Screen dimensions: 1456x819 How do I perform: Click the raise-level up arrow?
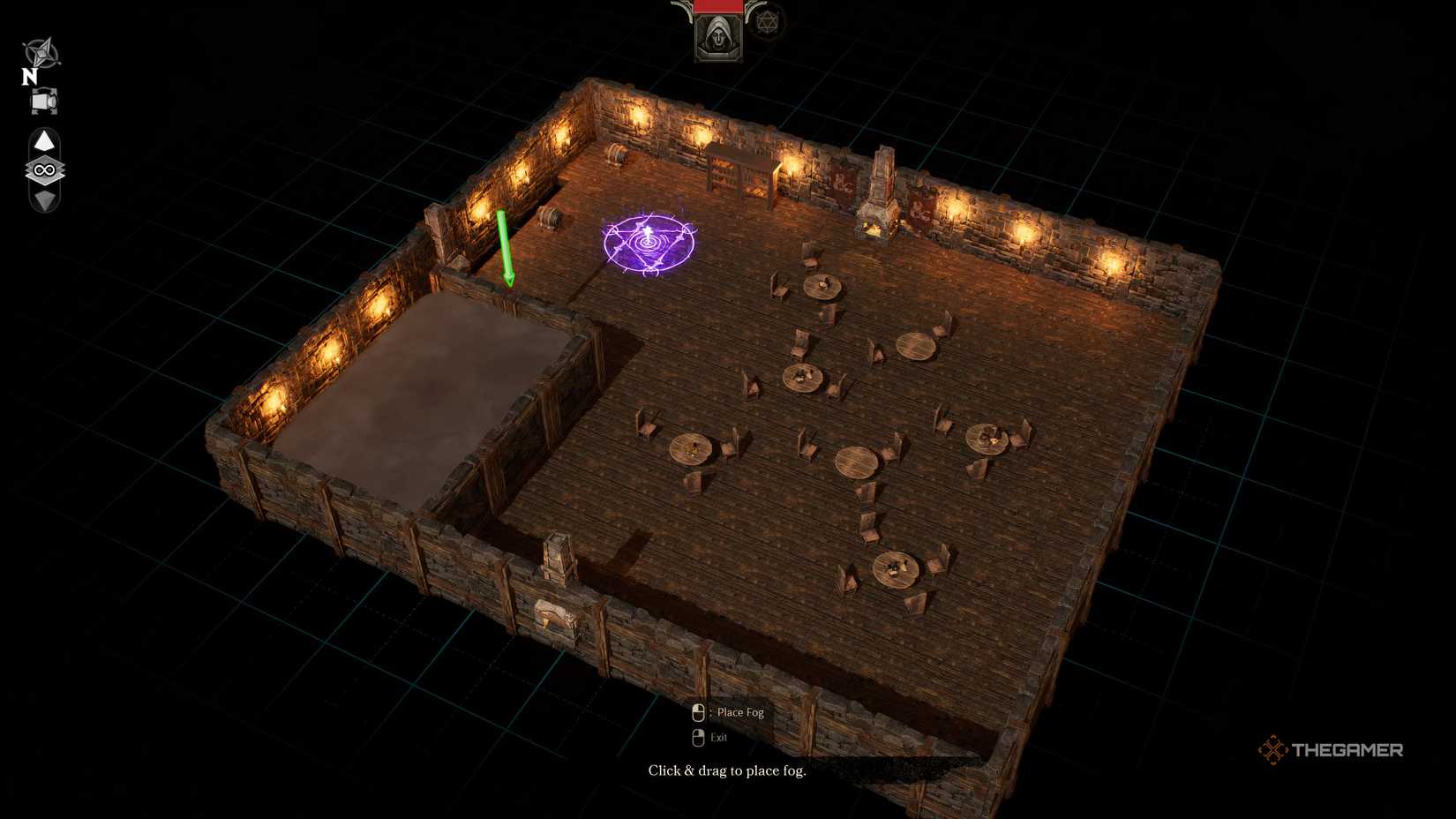pos(43,140)
